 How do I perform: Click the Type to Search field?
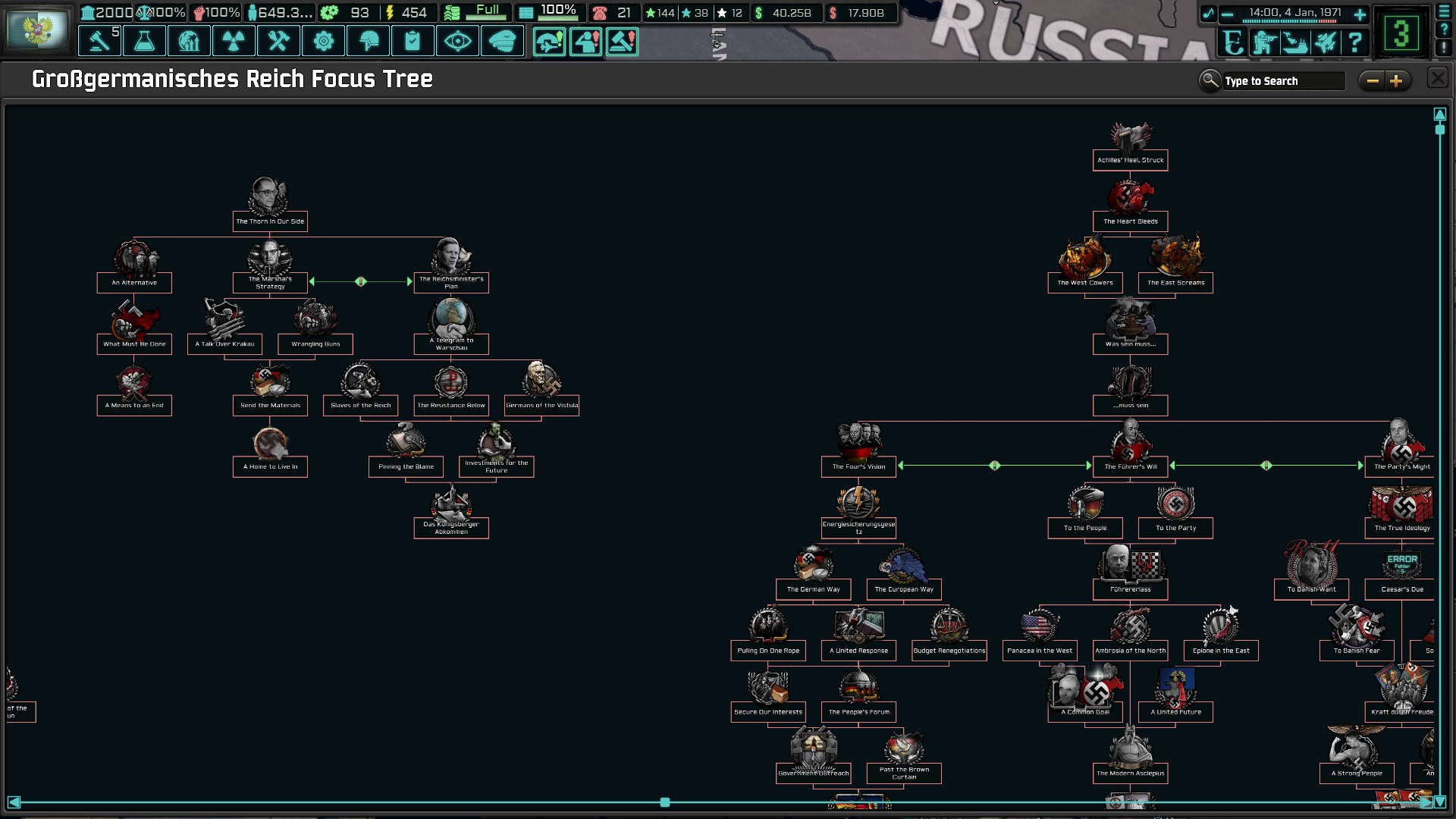tap(1282, 81)
